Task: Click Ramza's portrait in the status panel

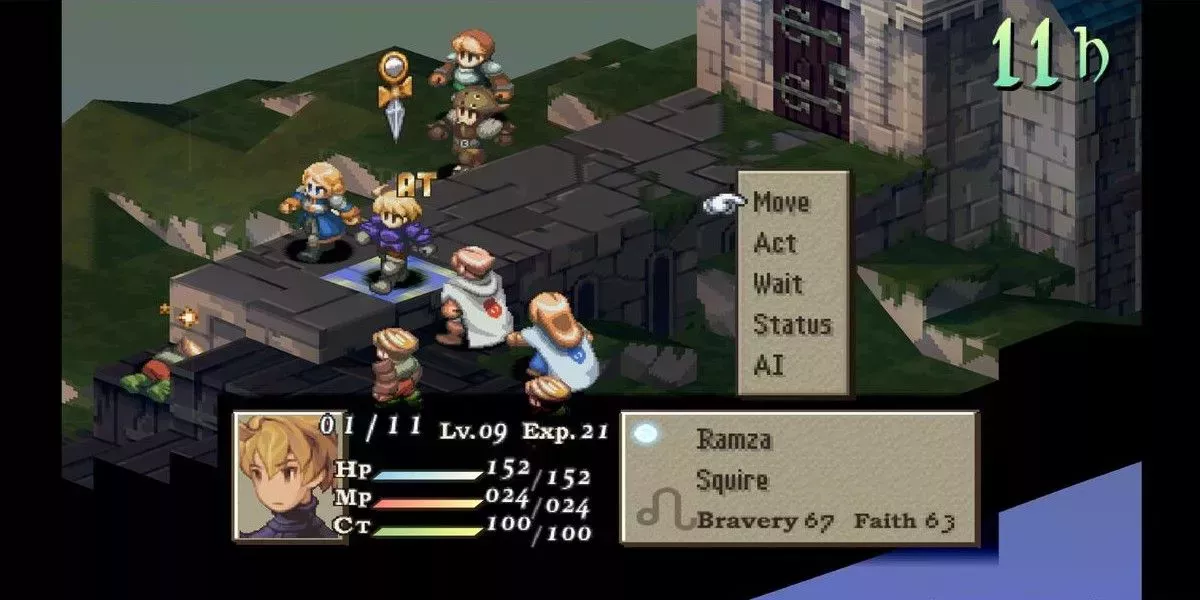Action: pos(273,476)
